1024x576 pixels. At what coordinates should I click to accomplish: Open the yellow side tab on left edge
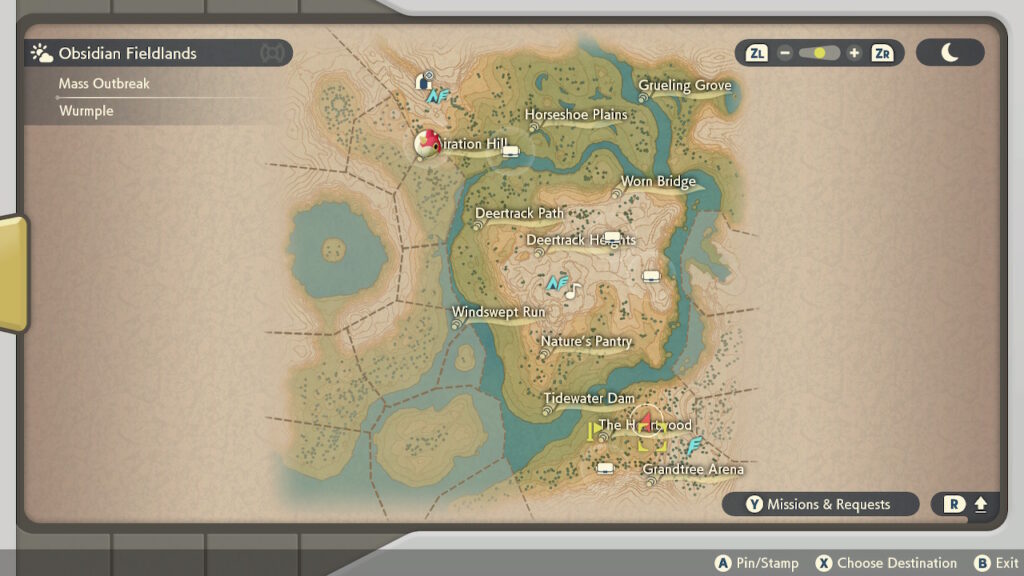pos(13,273)
